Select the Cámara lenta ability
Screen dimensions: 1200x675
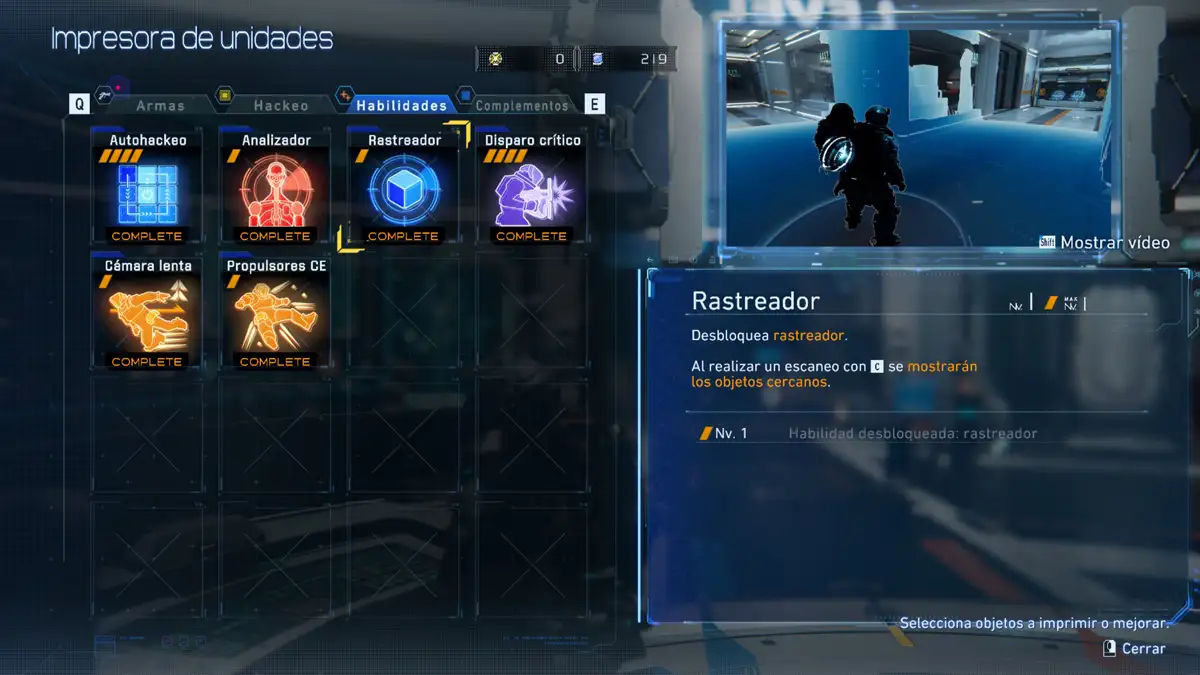(147, 315)
